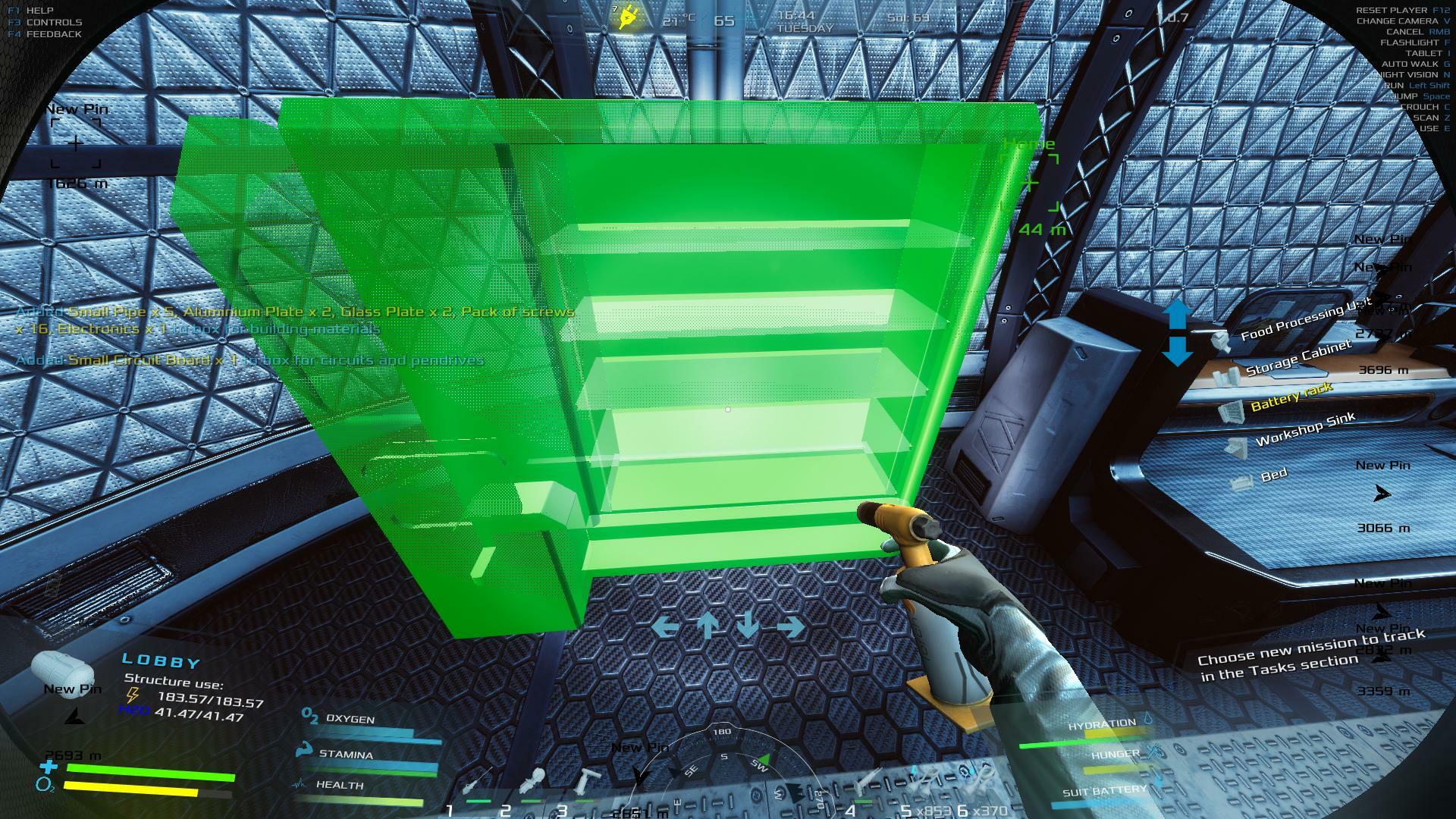Pick Workshop Sink in the build list
1456x819 pixels.
point(1305,430)
